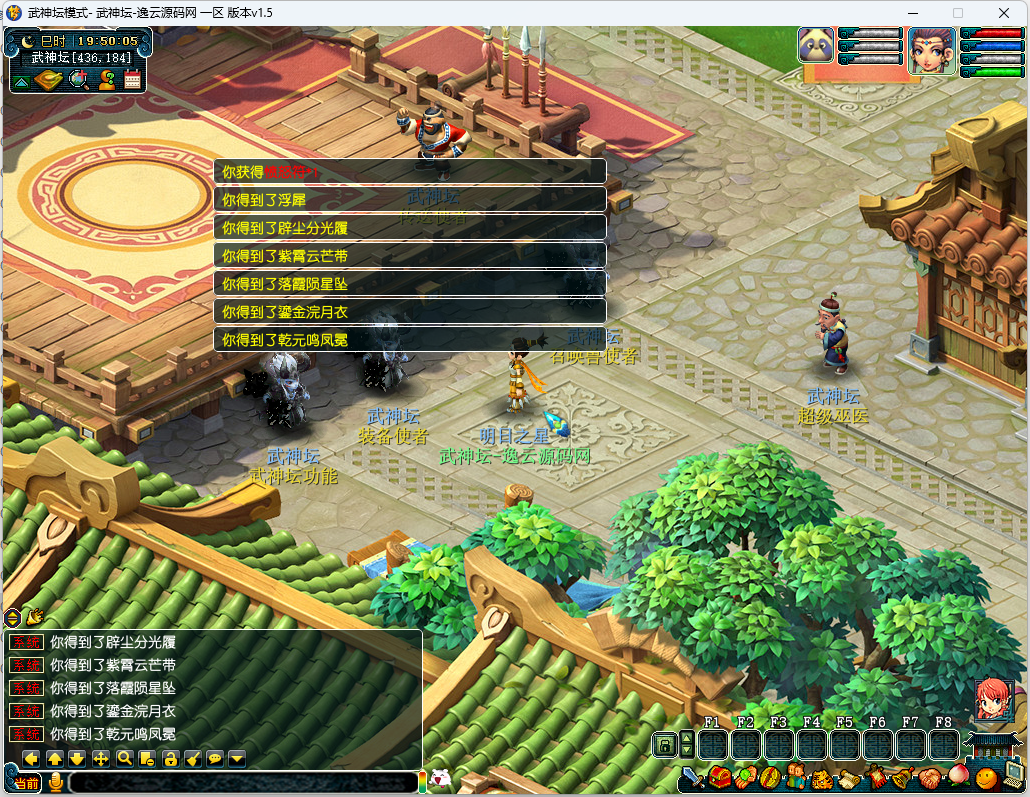The height and width of the screenshot is (797, 1030).
Task: Click the golden bell icon in bottom bar
Action: [901, 777]
